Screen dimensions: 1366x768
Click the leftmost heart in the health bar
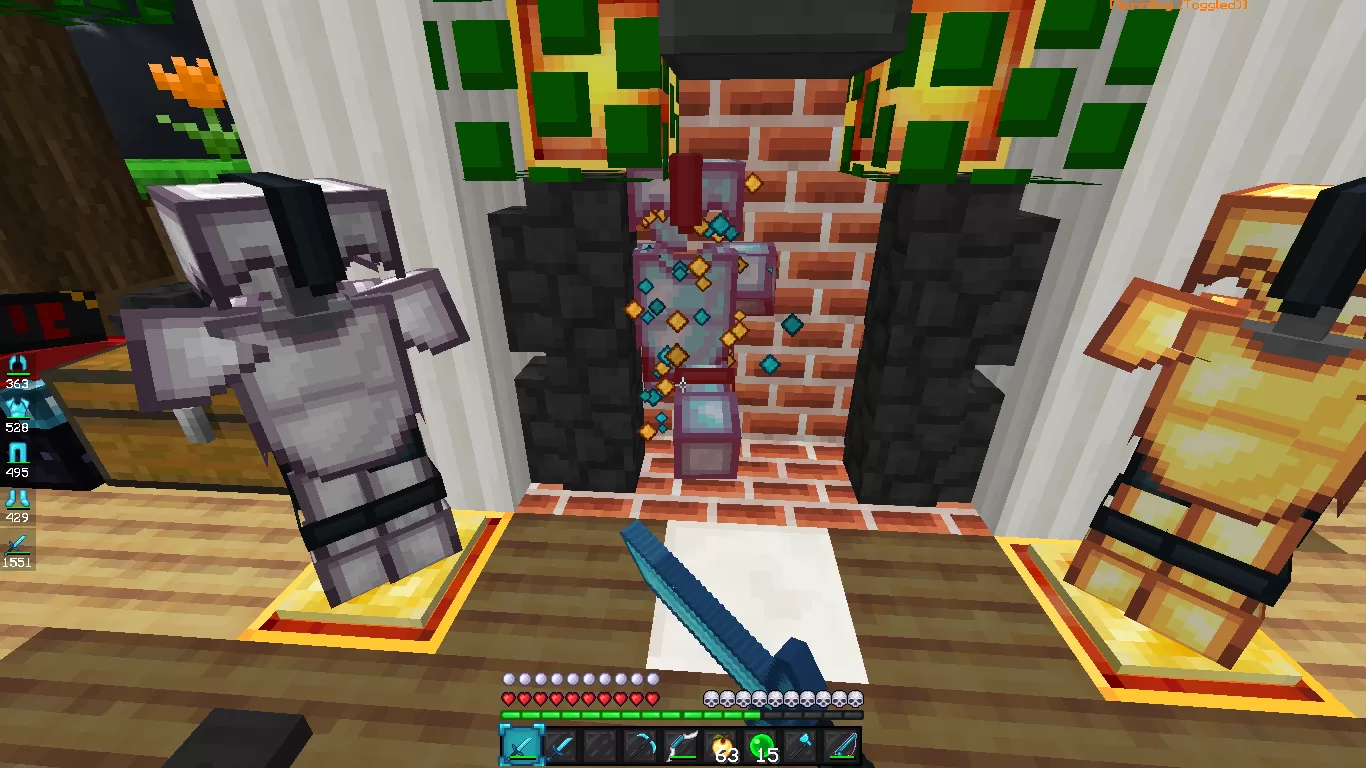tap(507, 698)
